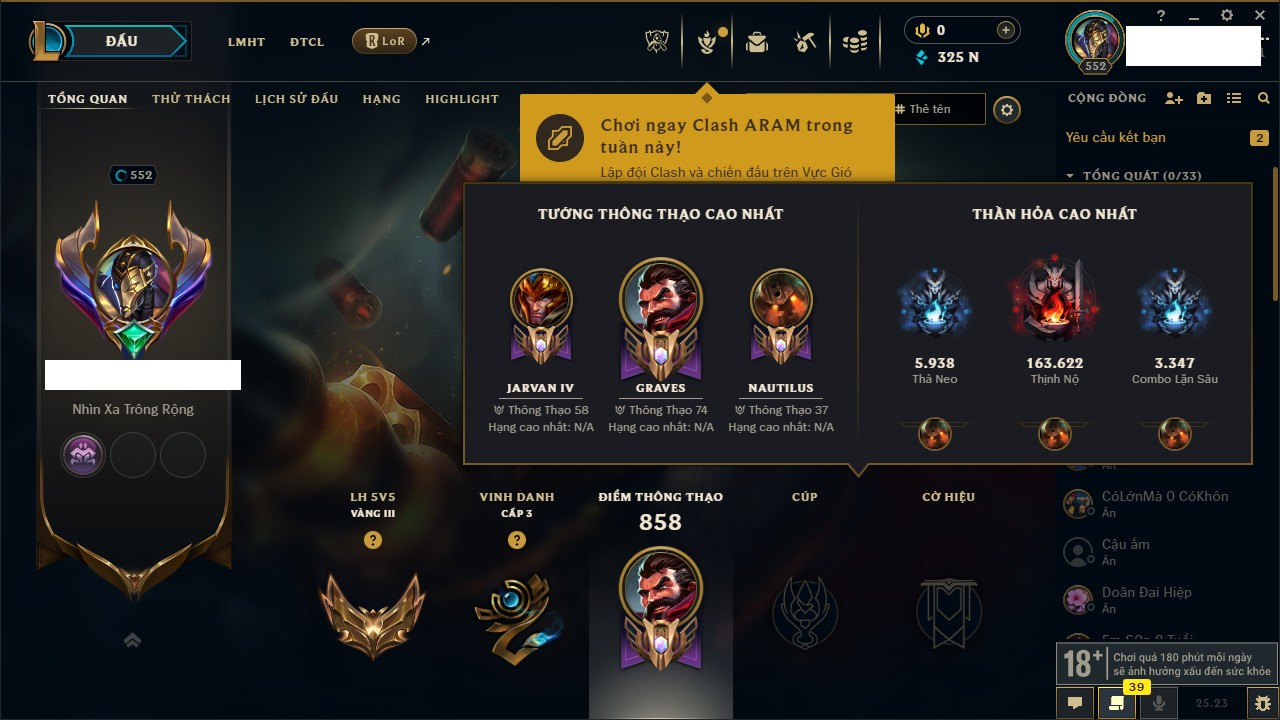Select the Hạng tab
The image size is (1280, 720).
[381, 99]
